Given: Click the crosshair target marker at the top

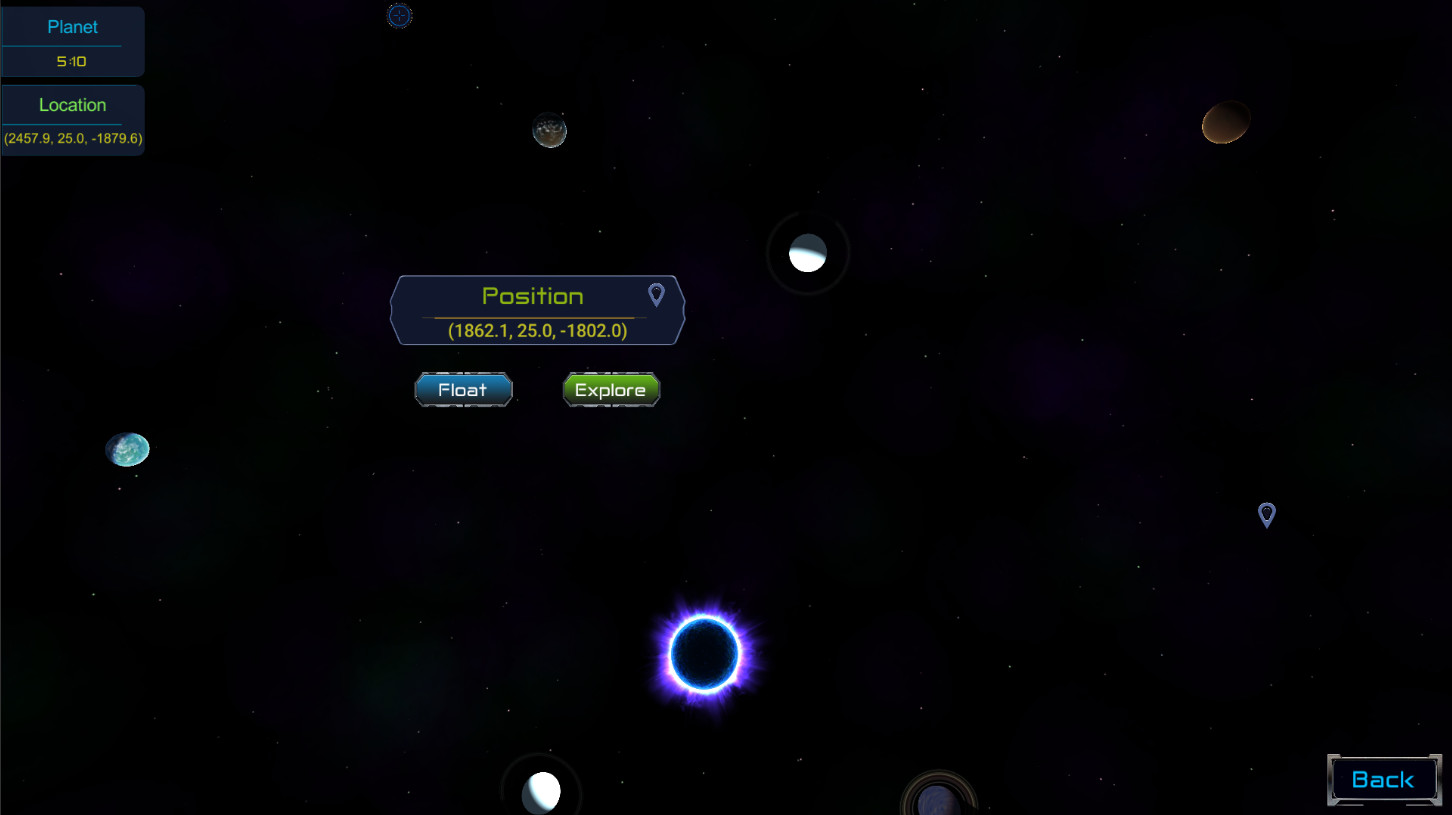Looking at the screenshot, I should click(399, 15).
